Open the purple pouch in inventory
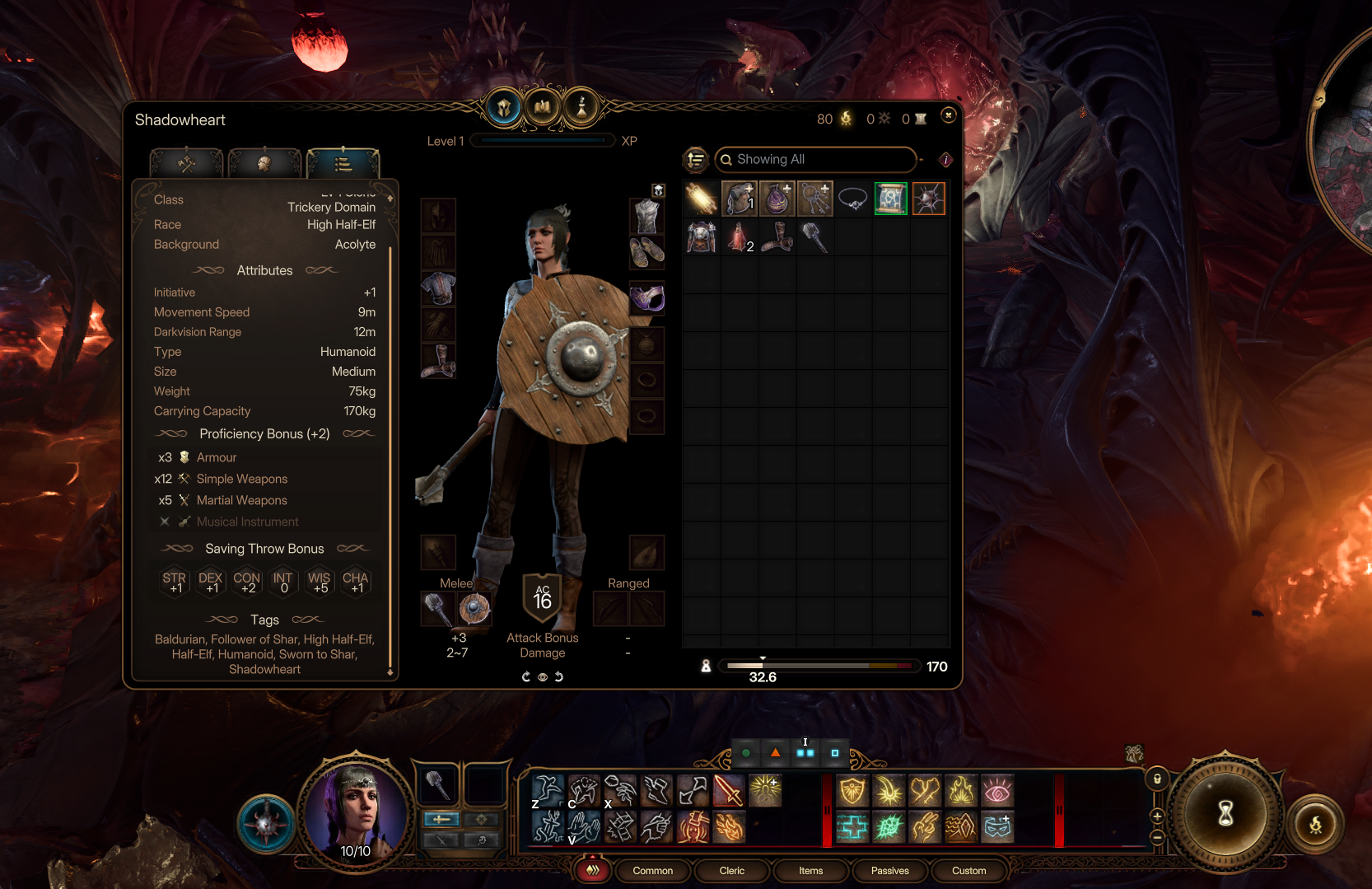The height and width of the screenshot is (889, 1372). [x=777, y=199]
